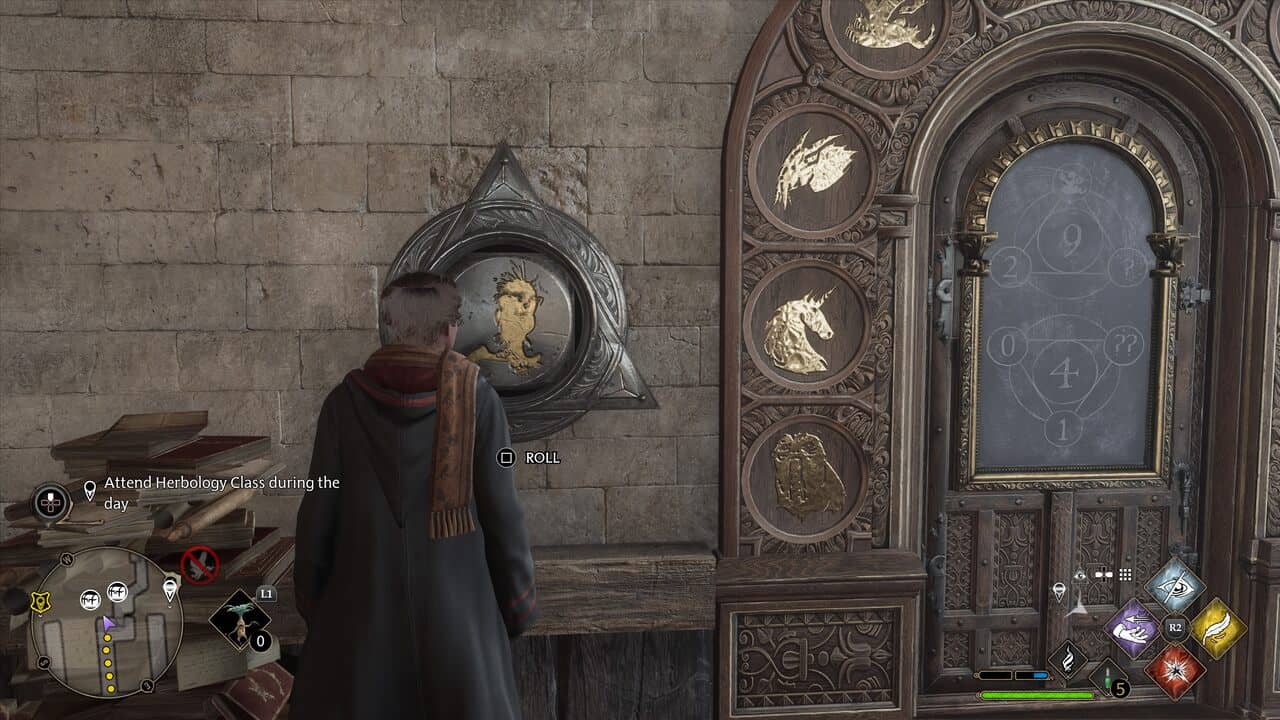Click the square ROLL button prompt
This screenshot has width=1280, height=720.
tap(507, 456)
